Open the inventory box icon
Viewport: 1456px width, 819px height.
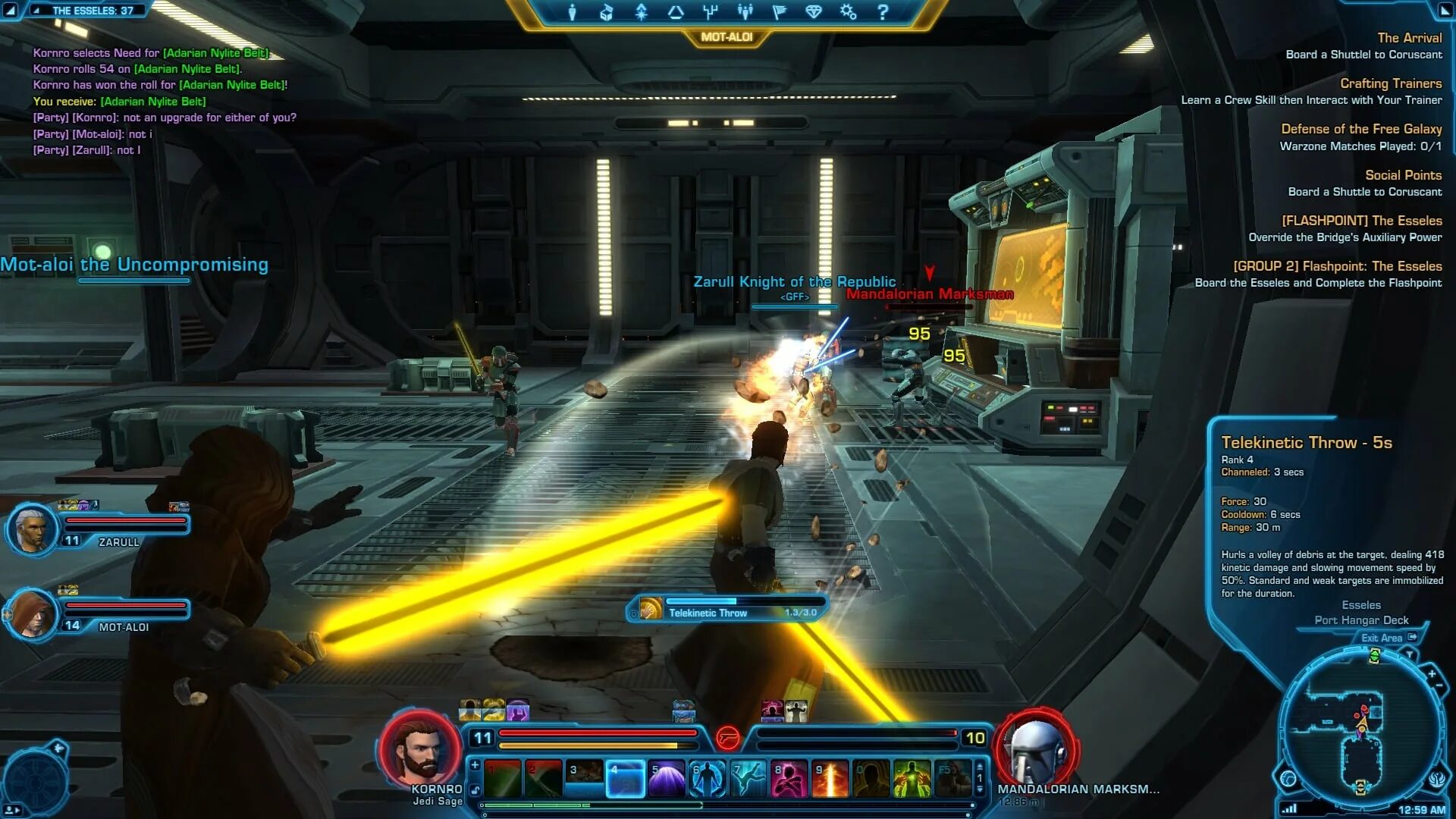(x=606, y=12)
